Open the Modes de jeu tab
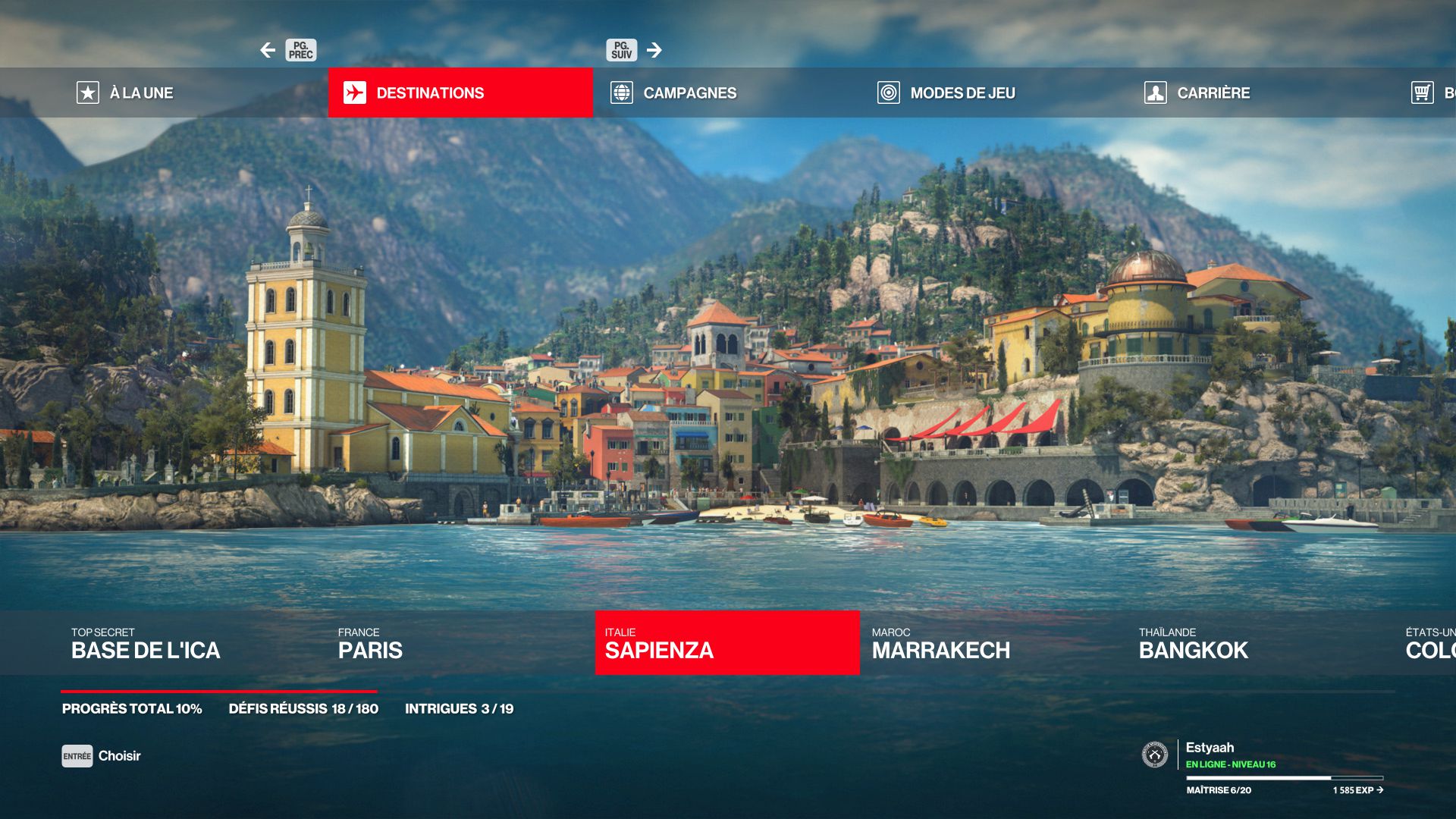 point(962,93)
